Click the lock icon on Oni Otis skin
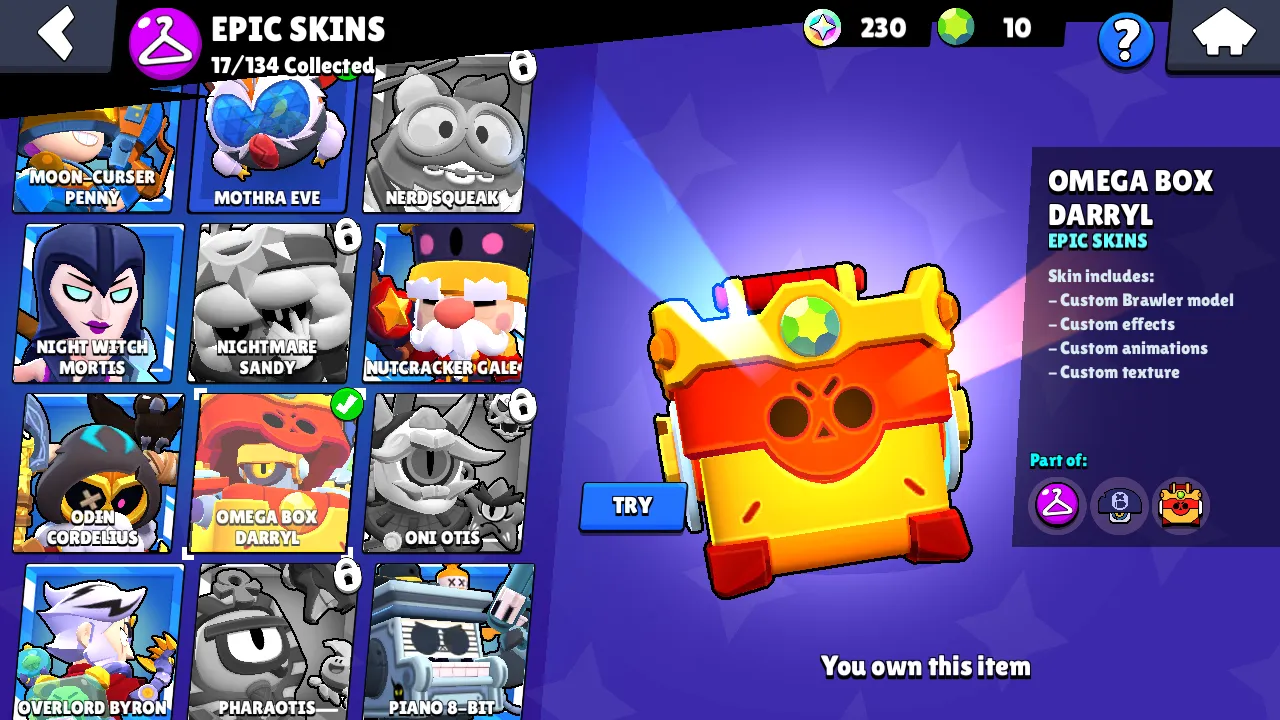The image size is (1280, 720). tap(520, 408)
